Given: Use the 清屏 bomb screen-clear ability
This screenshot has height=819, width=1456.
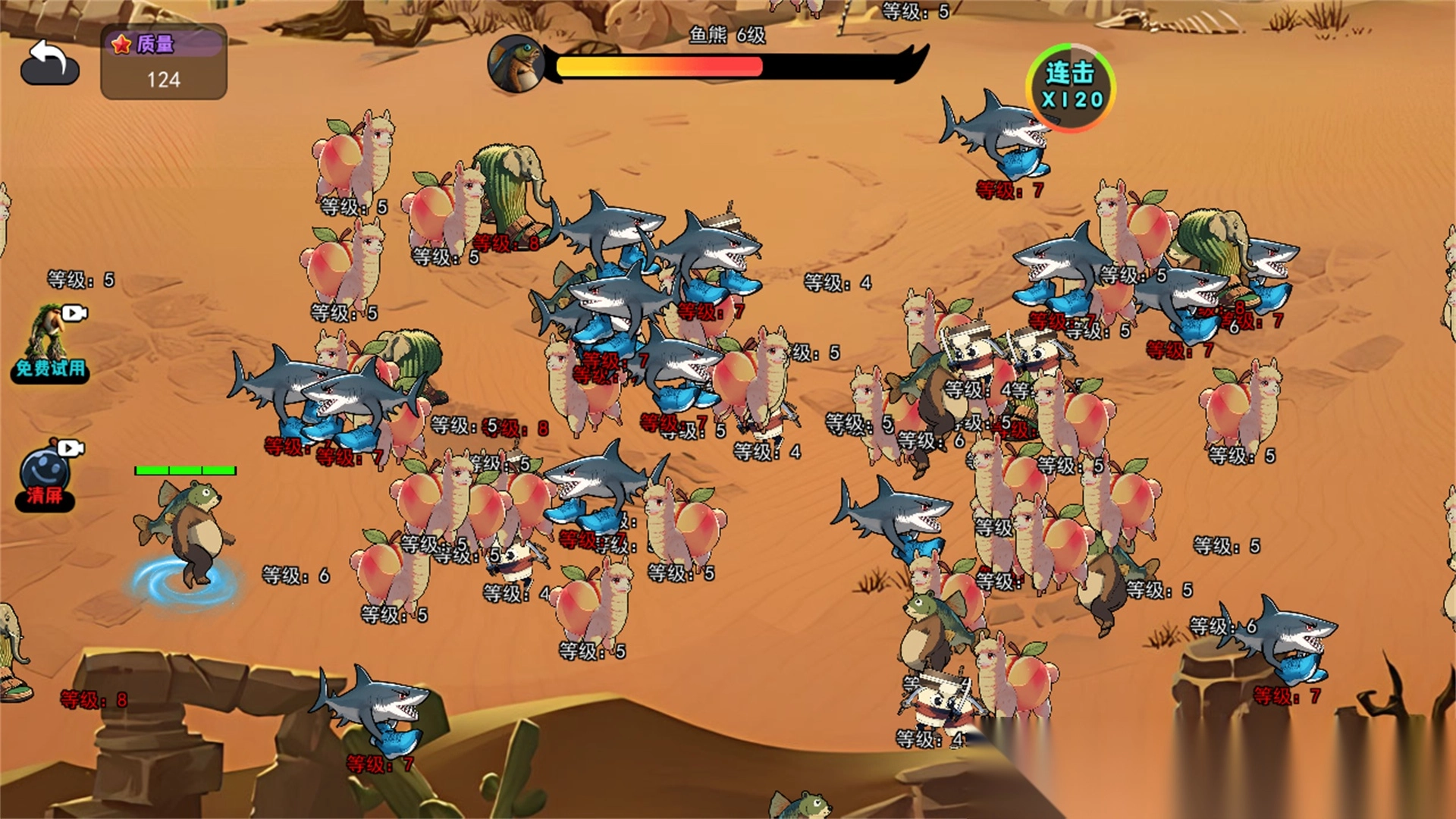Looking at the screenshot, I should [46, 475].
